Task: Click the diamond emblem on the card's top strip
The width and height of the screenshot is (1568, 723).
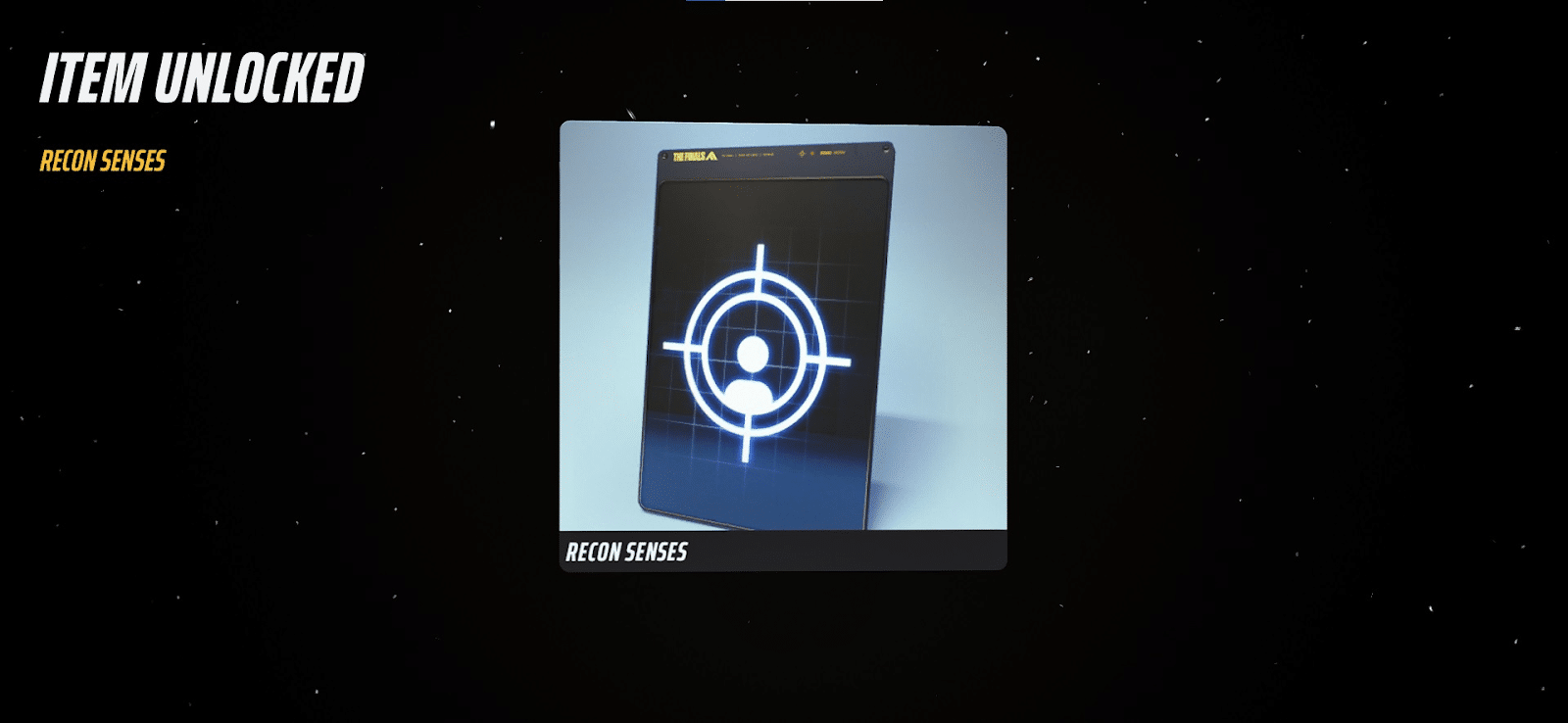Action: (x=802, y=154)
